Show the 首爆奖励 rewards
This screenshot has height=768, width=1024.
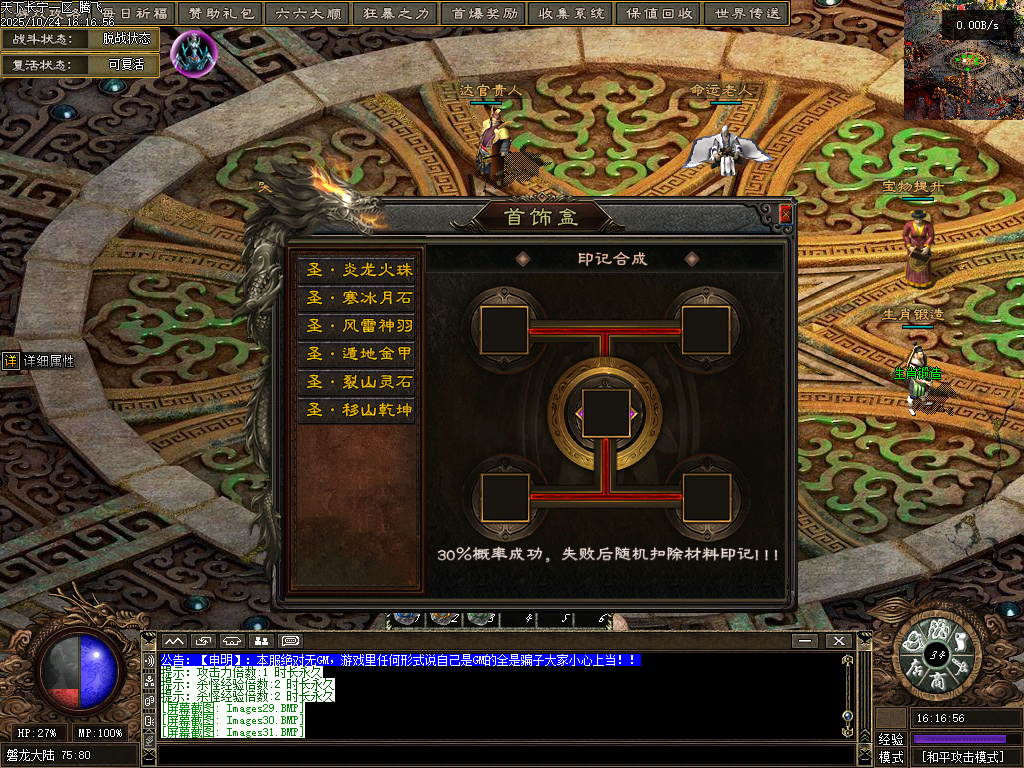coord(484,13)
